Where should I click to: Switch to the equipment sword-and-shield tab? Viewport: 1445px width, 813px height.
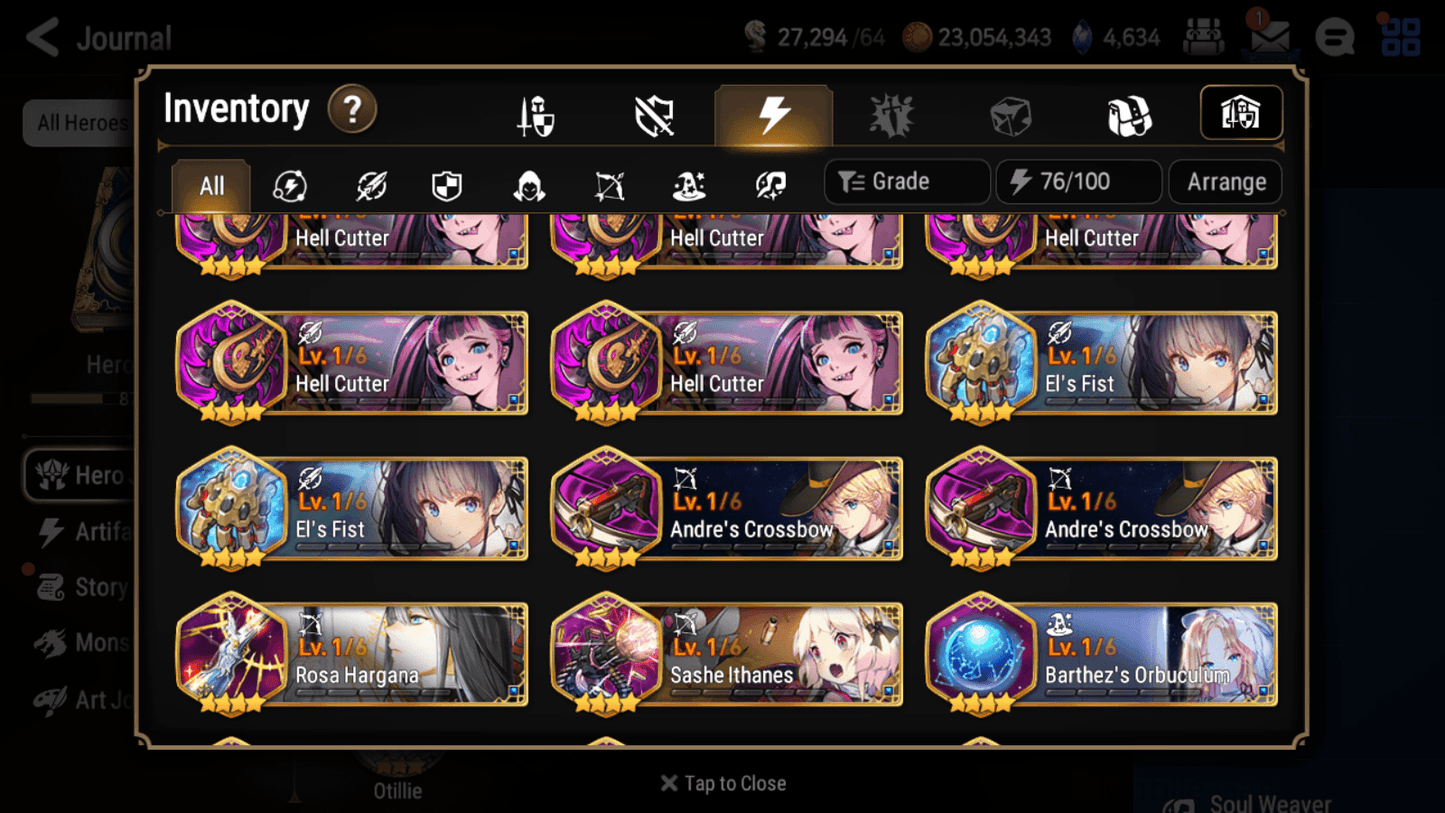pos(535,113)
